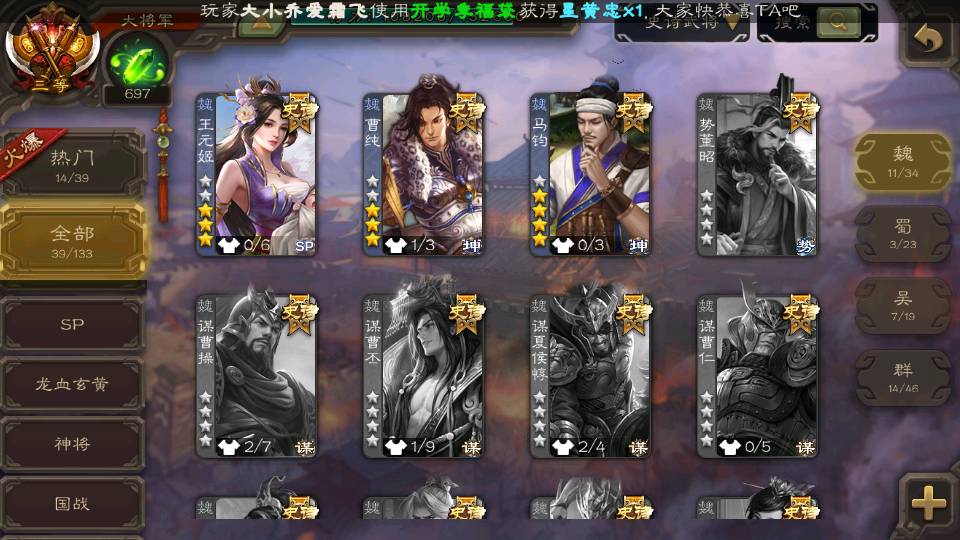
Task: Choose the 国战 category tab
Action: [x=73, y=504]
